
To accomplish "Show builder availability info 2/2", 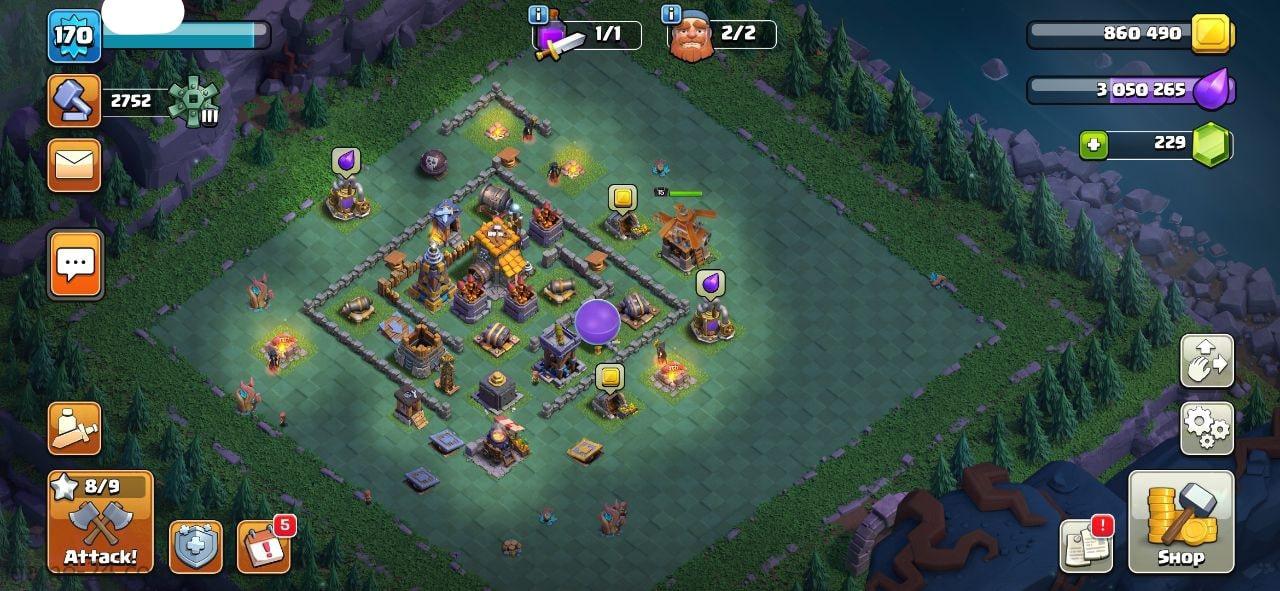I will click(672, 15).
